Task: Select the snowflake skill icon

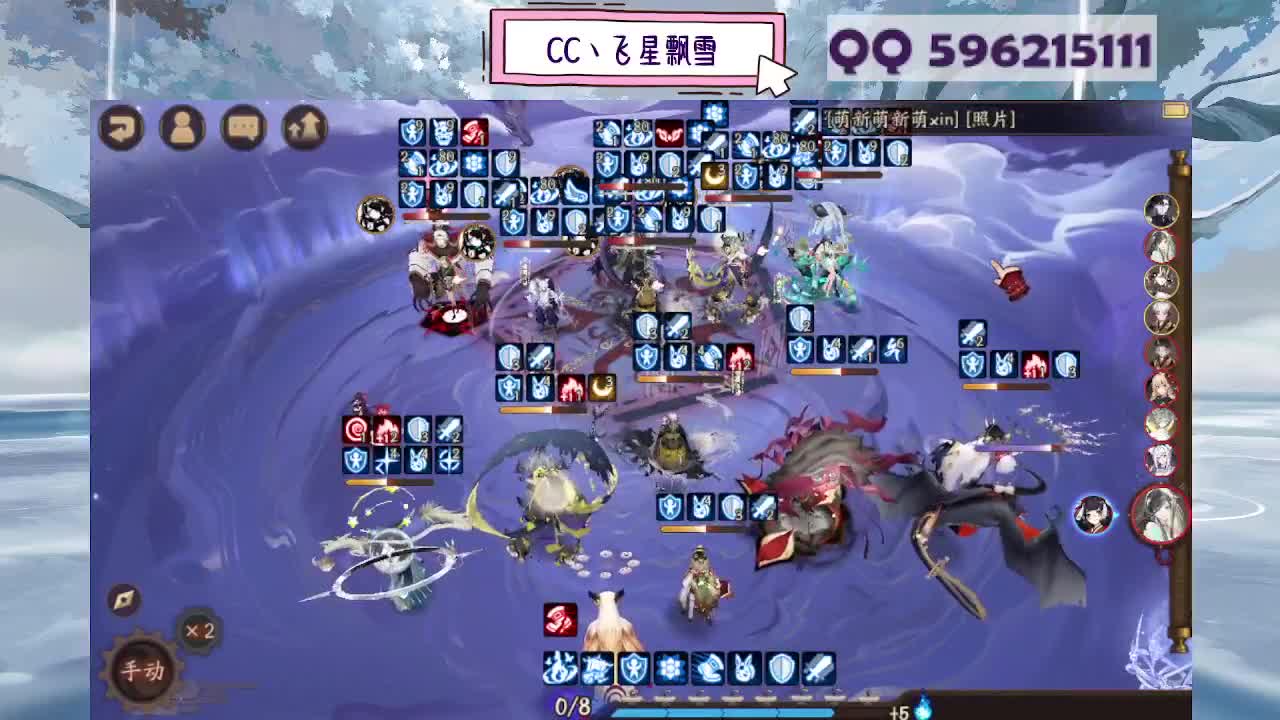Action: click(x=671, y=667)
